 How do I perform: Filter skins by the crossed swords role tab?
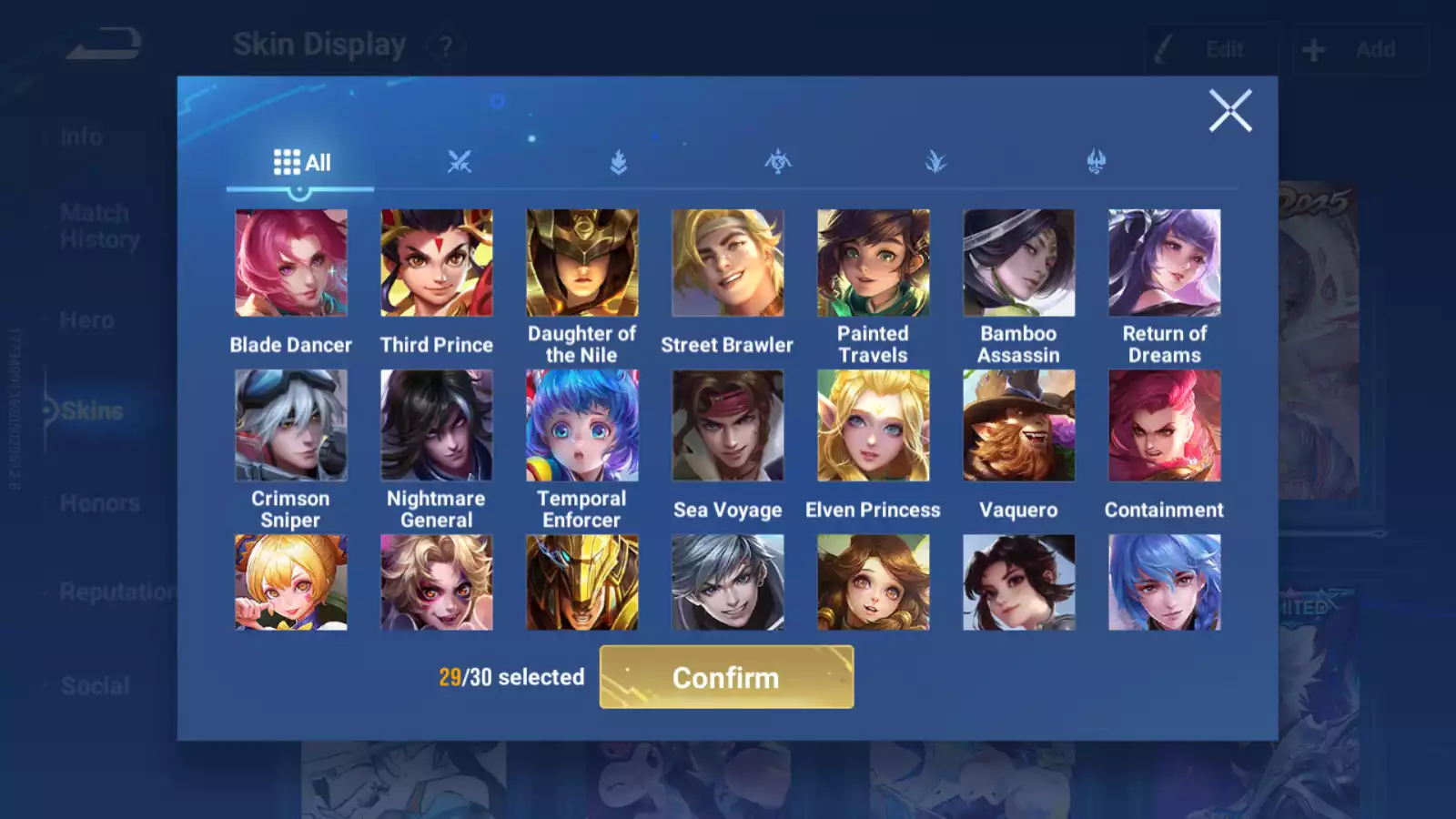tap(460, 163)
